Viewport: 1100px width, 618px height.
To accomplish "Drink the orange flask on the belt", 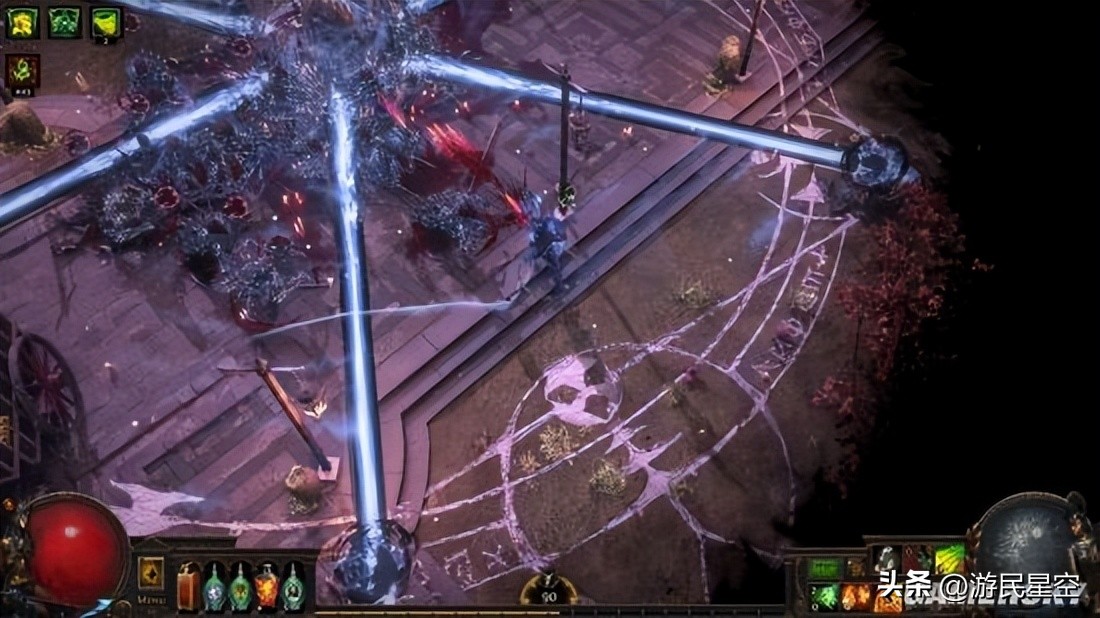I will tap(266, 586).
